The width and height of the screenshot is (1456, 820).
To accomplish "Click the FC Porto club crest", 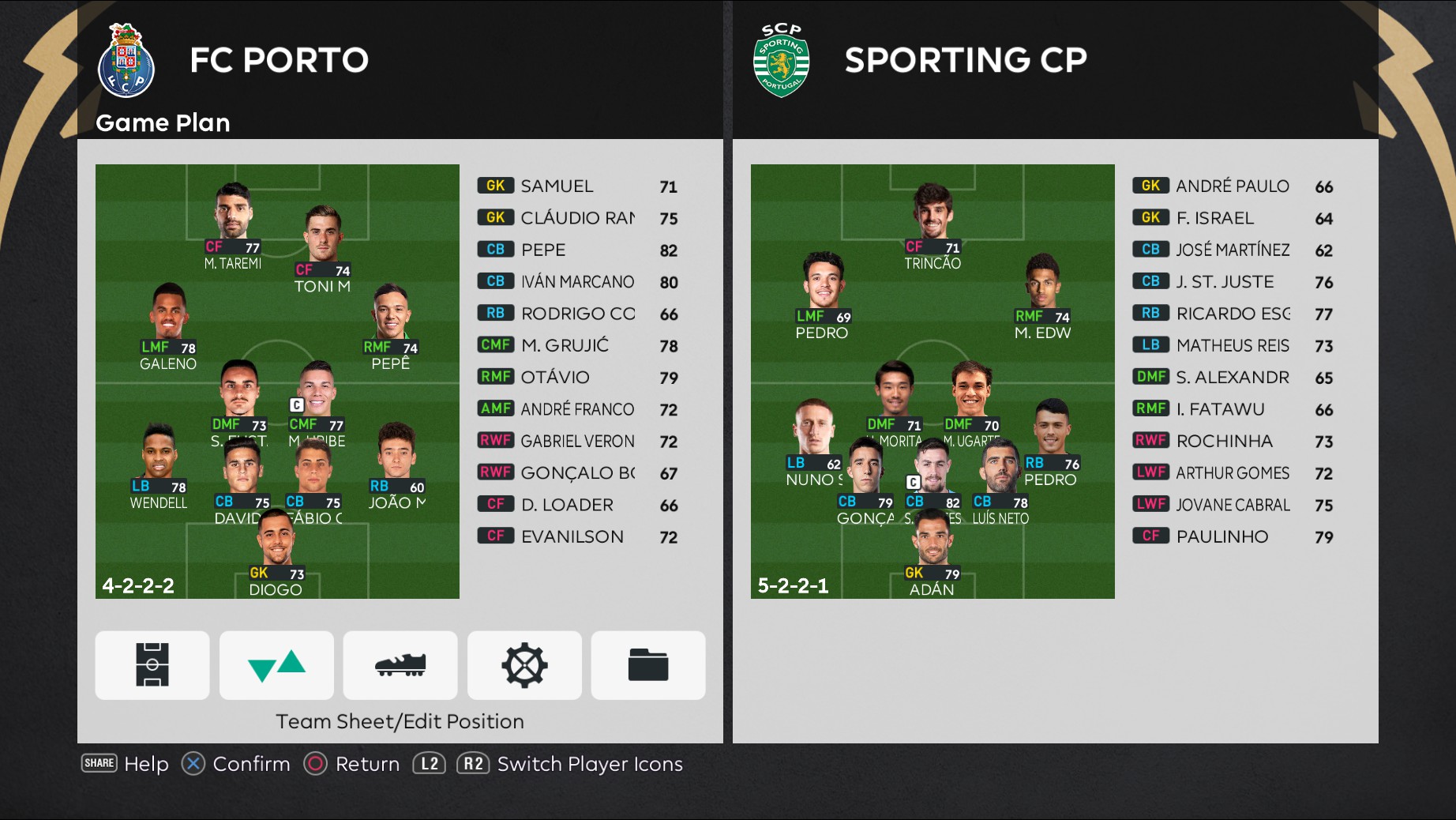I will coord(126,59).
